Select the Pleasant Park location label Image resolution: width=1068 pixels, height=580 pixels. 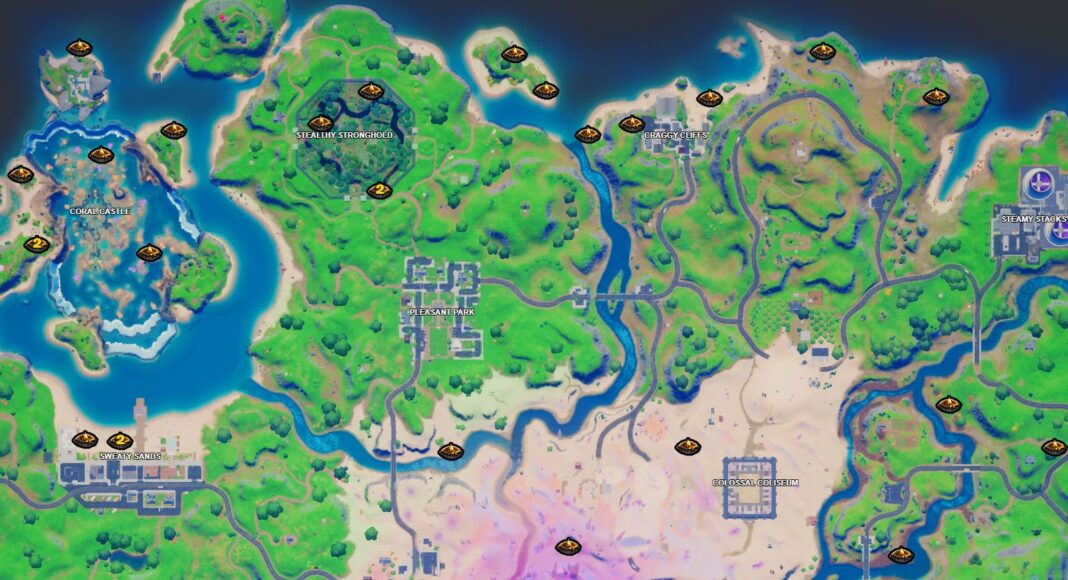tap(442, 313)
